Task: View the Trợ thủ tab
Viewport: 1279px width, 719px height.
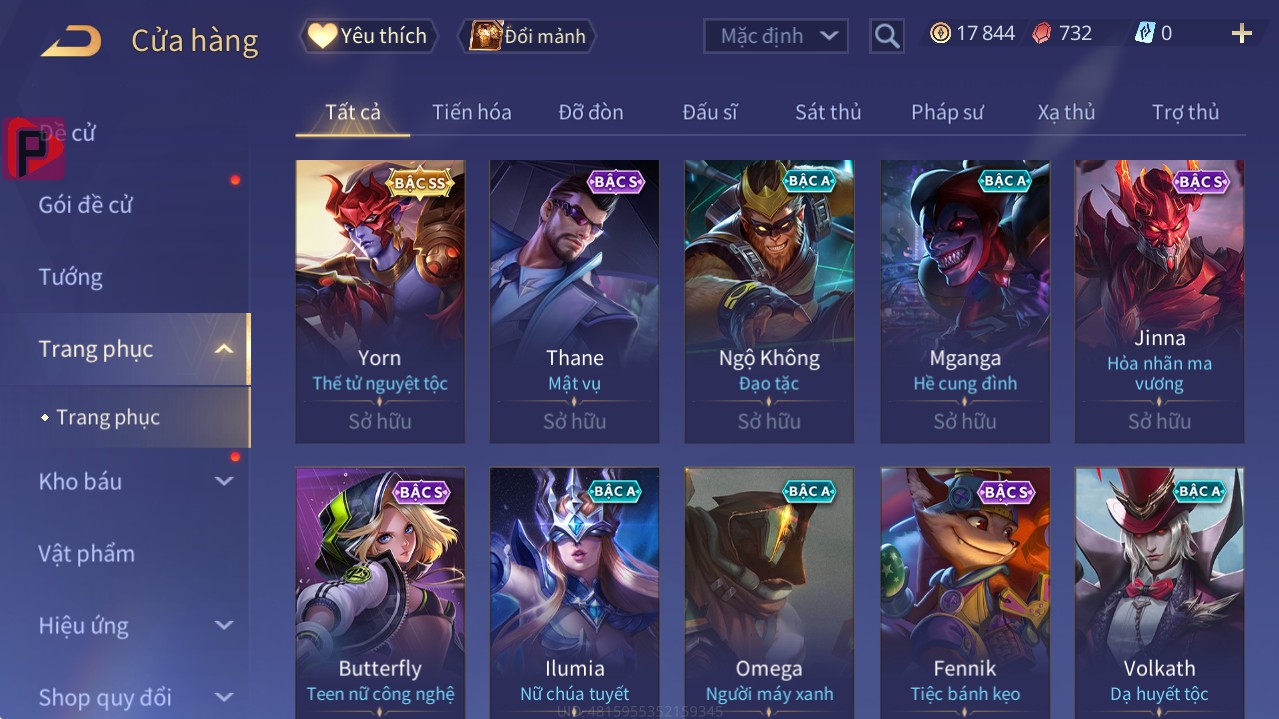Action: [1185, 112]
